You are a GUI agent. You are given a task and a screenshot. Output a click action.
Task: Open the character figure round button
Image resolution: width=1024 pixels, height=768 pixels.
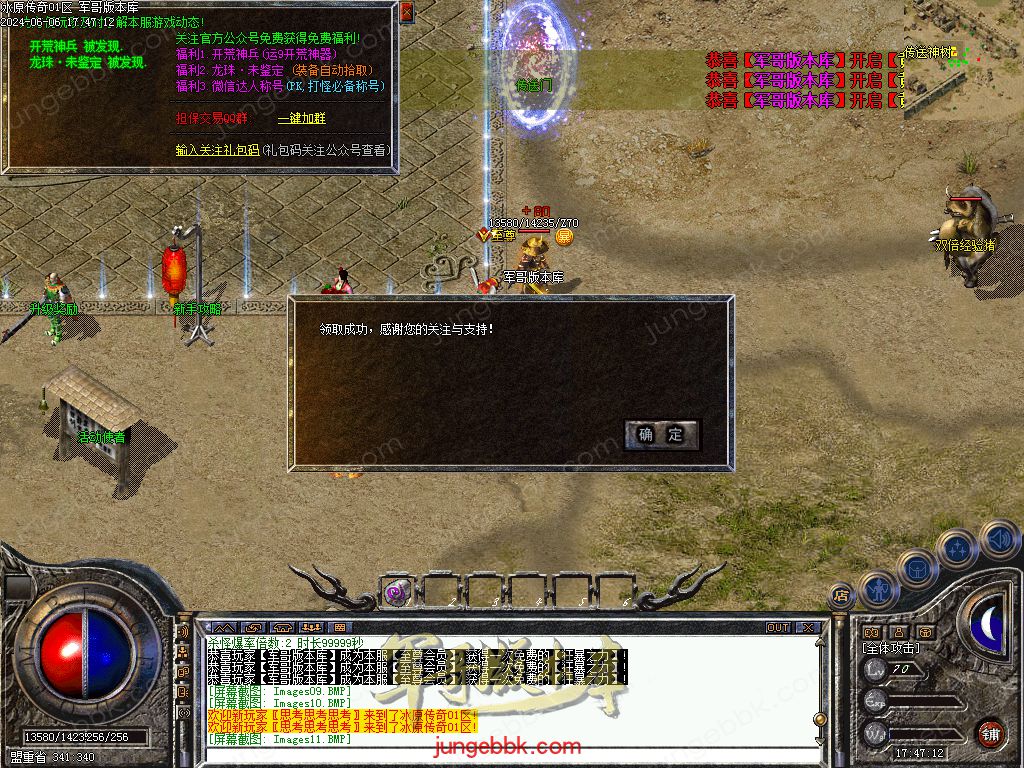877,589
